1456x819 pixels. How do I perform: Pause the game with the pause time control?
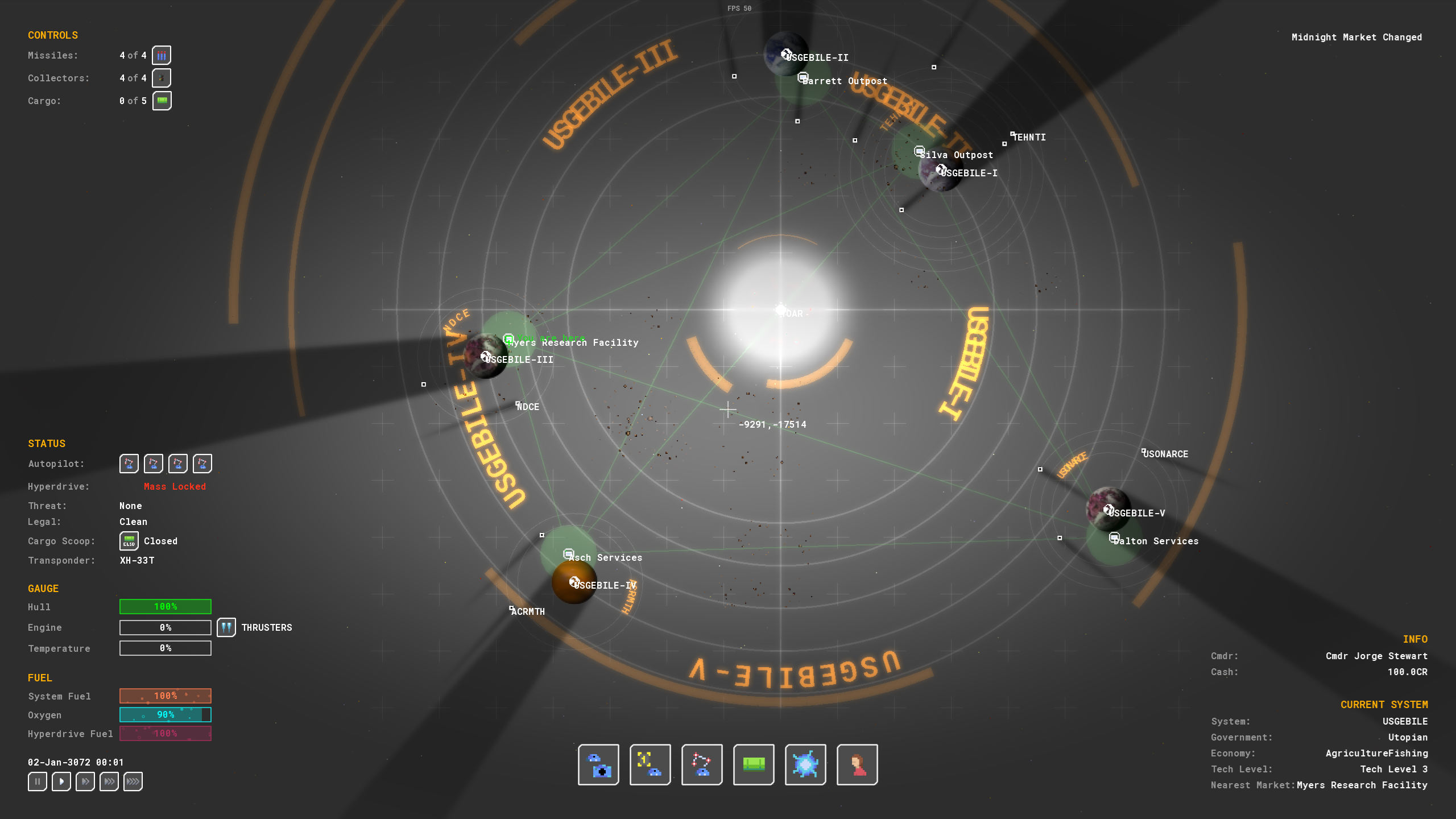pyautogui.click(x=37, y=781)
